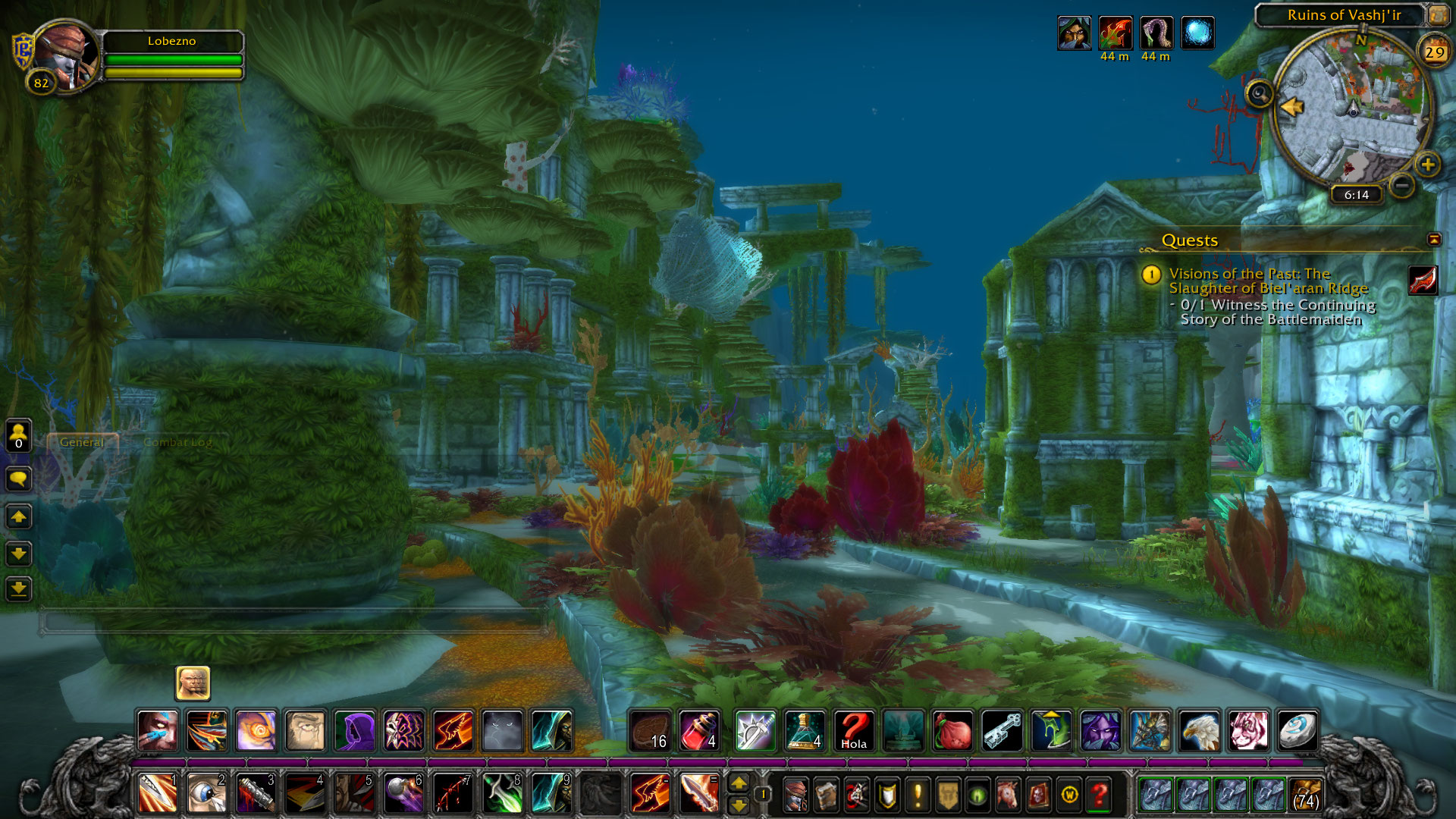The width and height of the screenshot is (1456, 819).
Task: Open the horse head mounts micro button
Action: pyautogui.click(x=1008, y=795)
